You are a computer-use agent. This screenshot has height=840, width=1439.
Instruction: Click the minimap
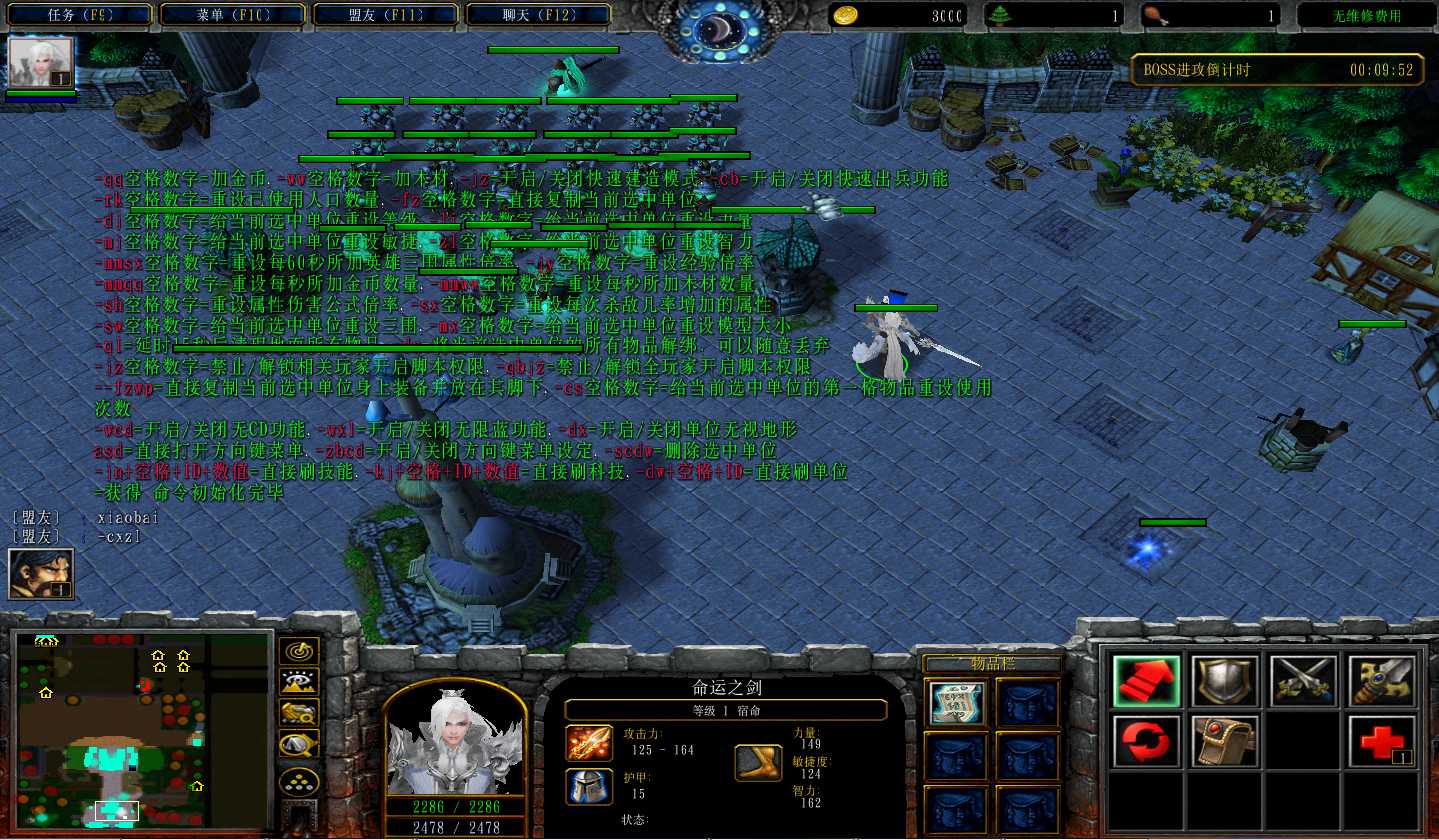[142, 730]
